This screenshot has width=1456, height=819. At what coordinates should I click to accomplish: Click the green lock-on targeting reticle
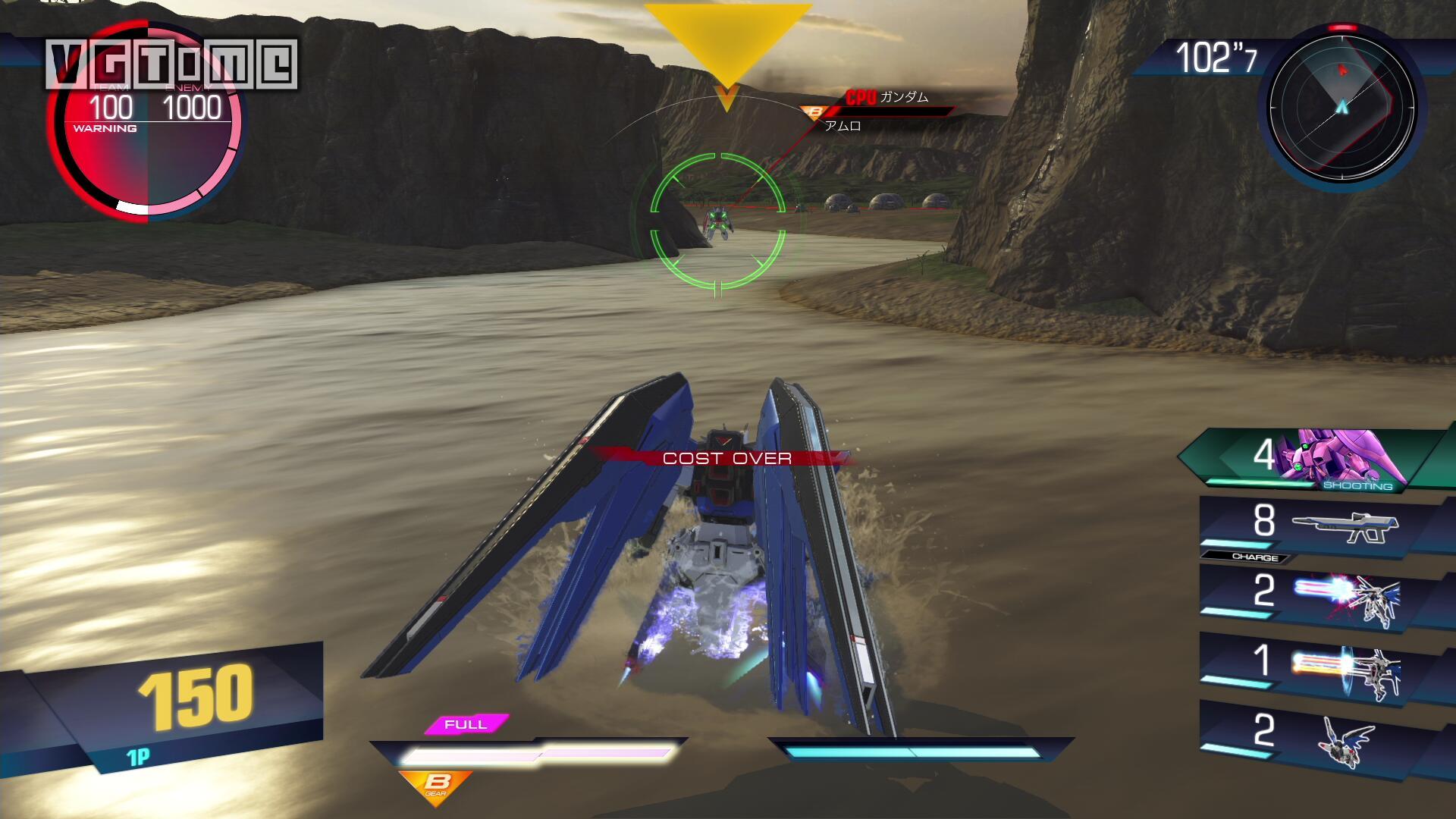(x=717, y=221)
